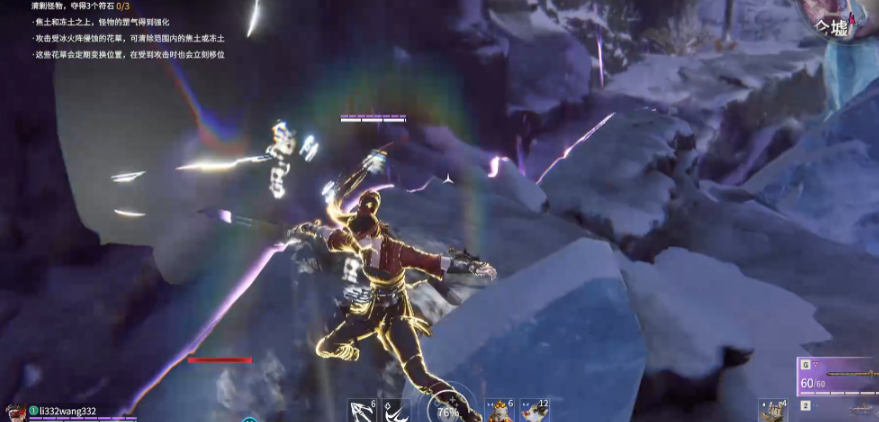Use the curved blade skill icon

(x=393, y=410)
